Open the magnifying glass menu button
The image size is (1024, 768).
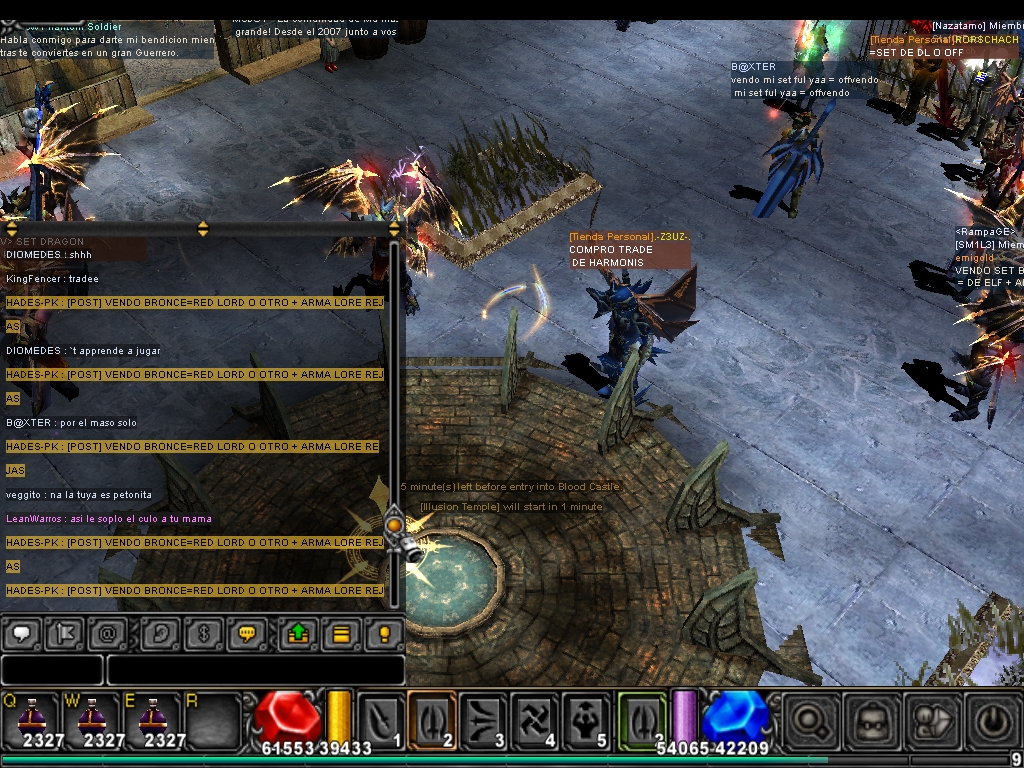tap(810, 719)
